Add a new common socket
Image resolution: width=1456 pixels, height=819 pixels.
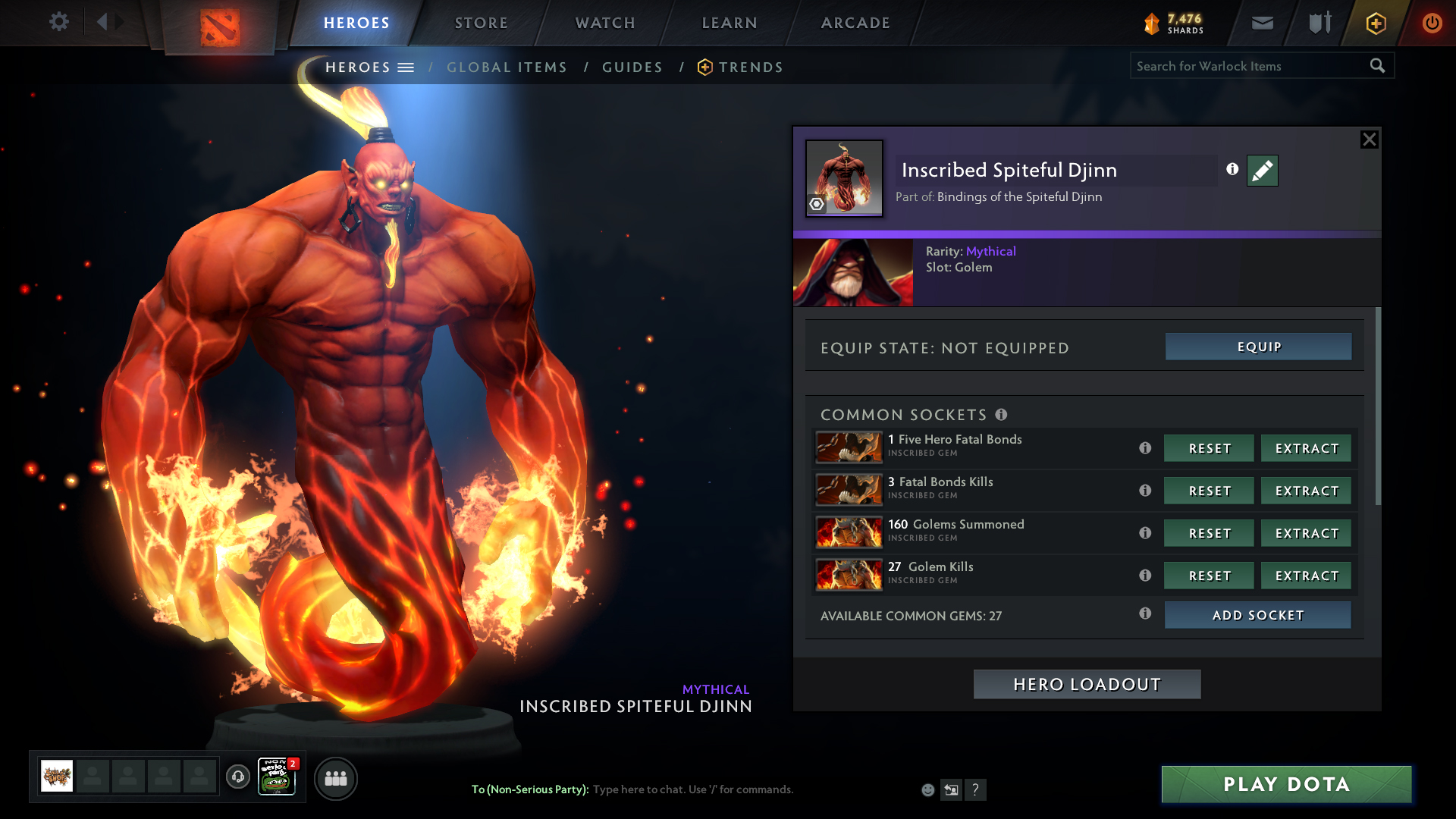(1257, 615)
